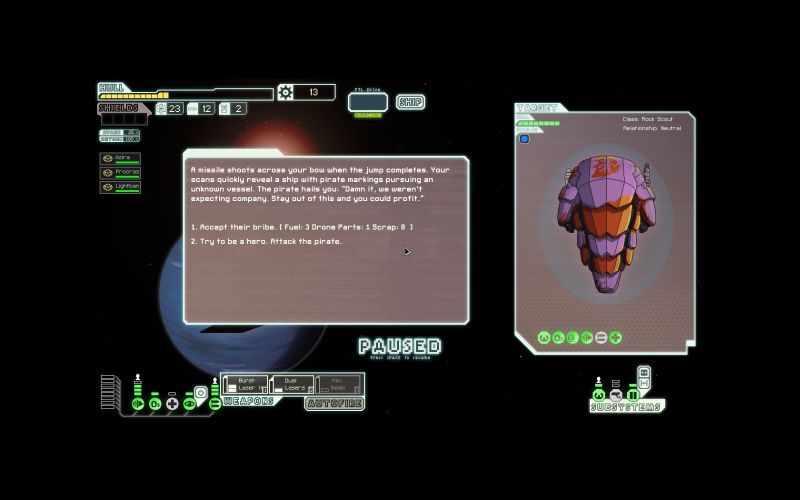Click the medbay cross system icon
This screenshot has height=500, width=800.
coord(172,403)
